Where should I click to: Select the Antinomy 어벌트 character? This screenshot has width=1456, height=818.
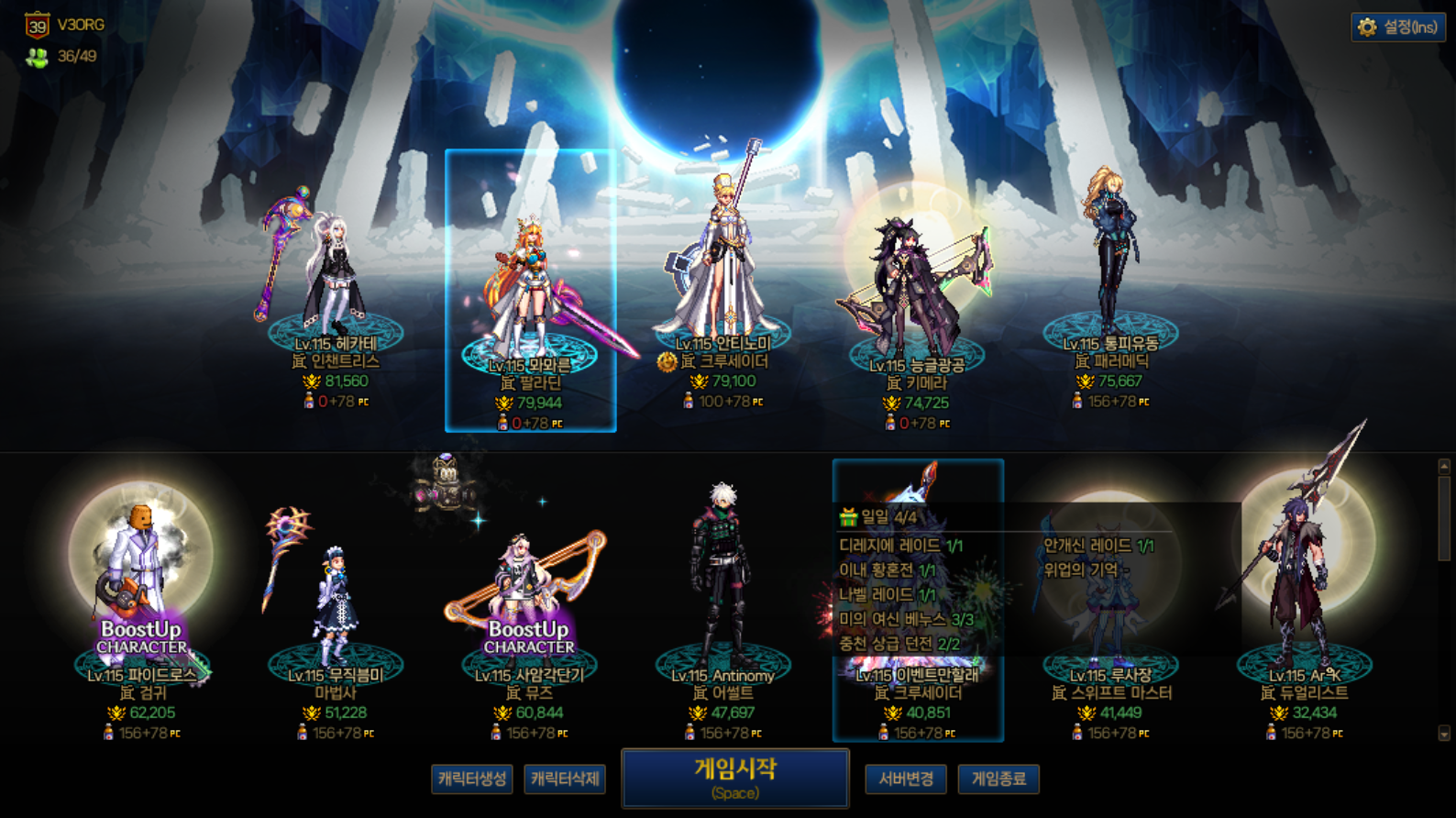click(x=723, y=596)
